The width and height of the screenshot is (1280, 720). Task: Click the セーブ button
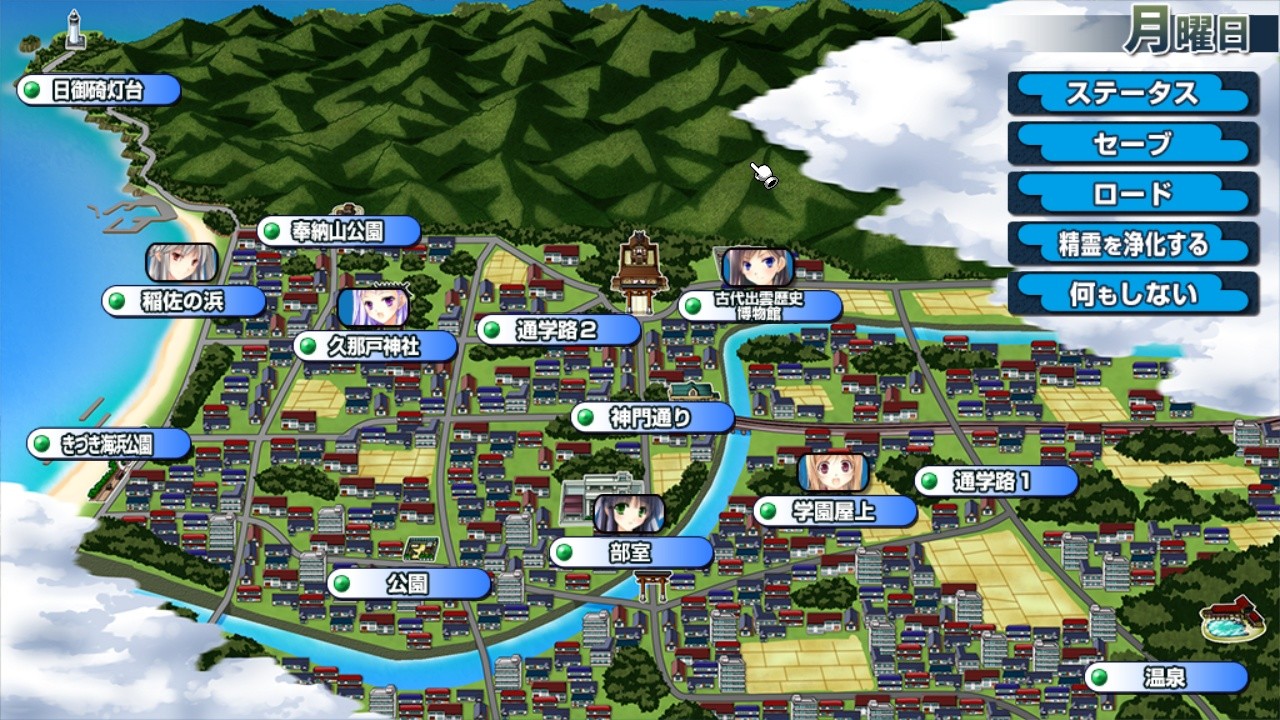tap(1130, 145)
